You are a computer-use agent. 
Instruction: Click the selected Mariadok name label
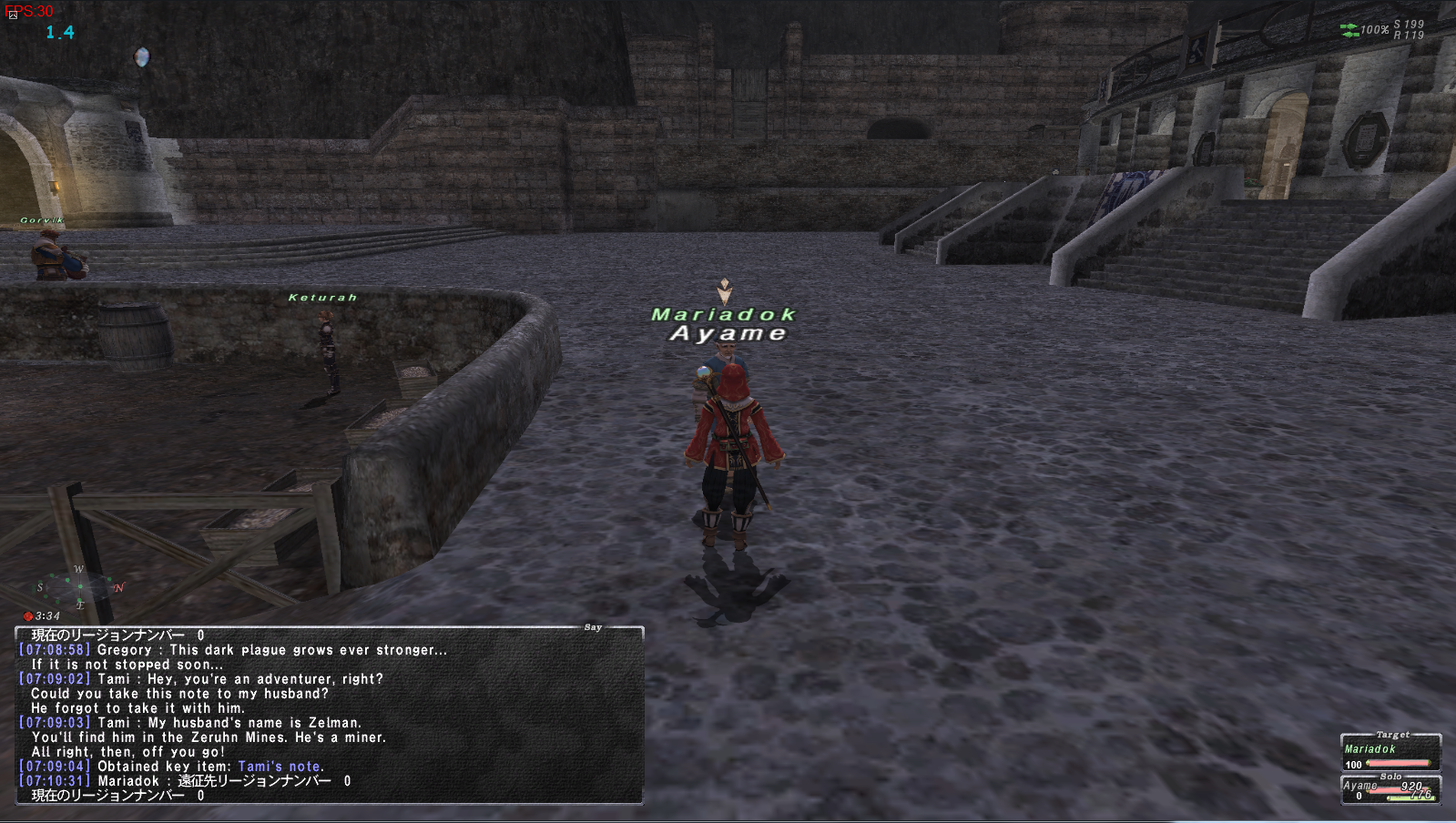point(723,314)
